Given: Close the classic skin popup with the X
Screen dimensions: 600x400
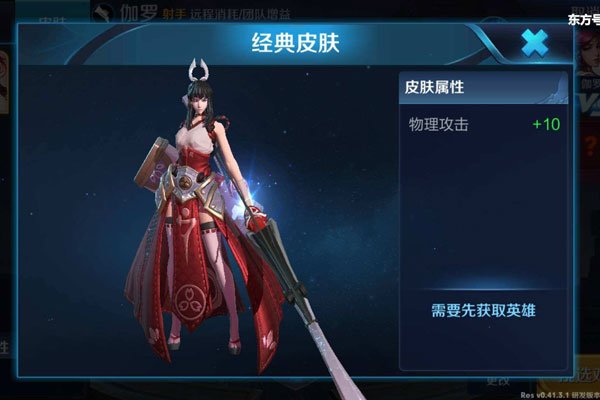Looking at the screenshot, I should pyautogui.click(x=535, y=42).
